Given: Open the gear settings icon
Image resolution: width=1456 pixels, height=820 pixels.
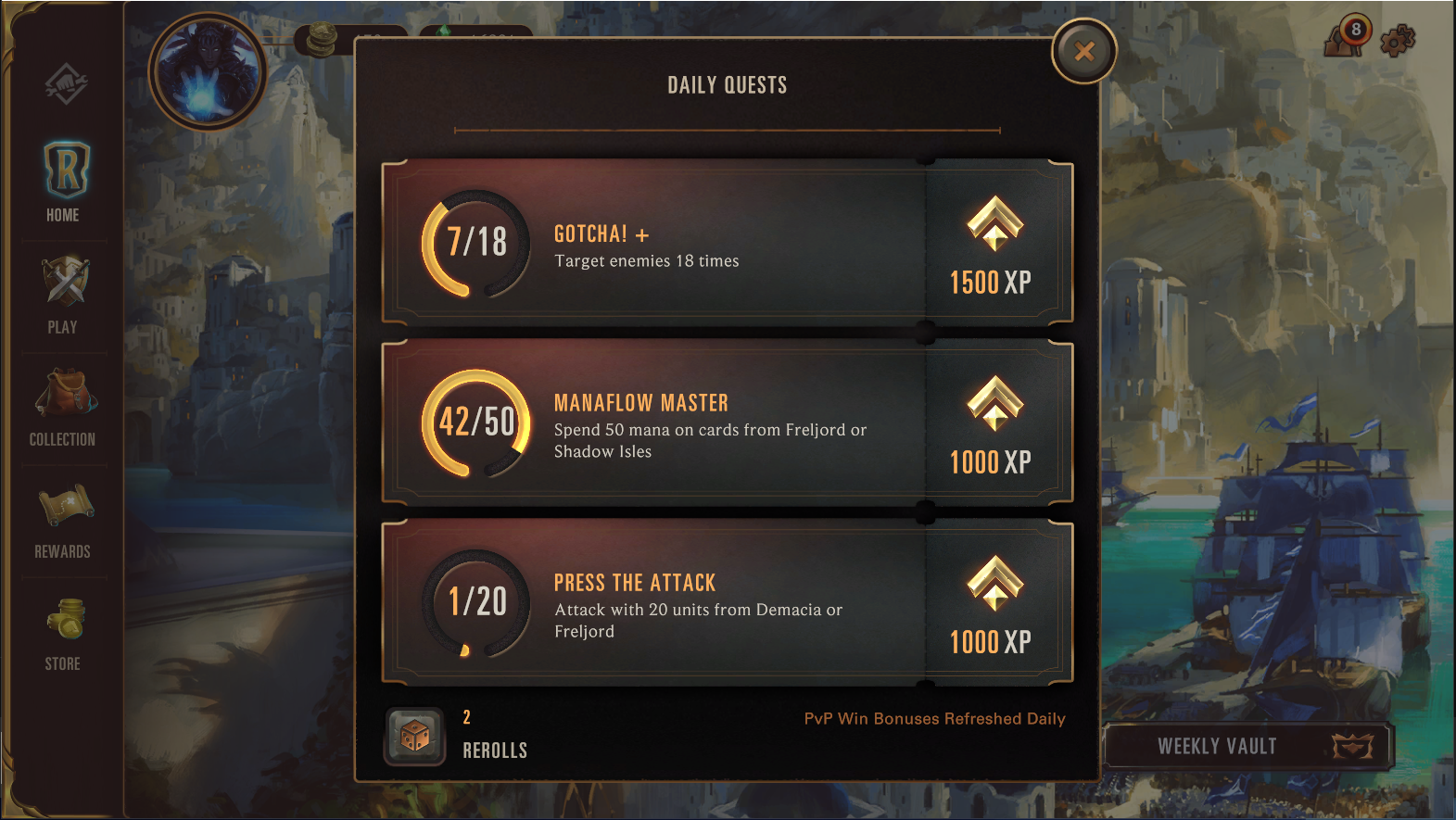Looking at the screenshot, I should [x=1398, y=41].
